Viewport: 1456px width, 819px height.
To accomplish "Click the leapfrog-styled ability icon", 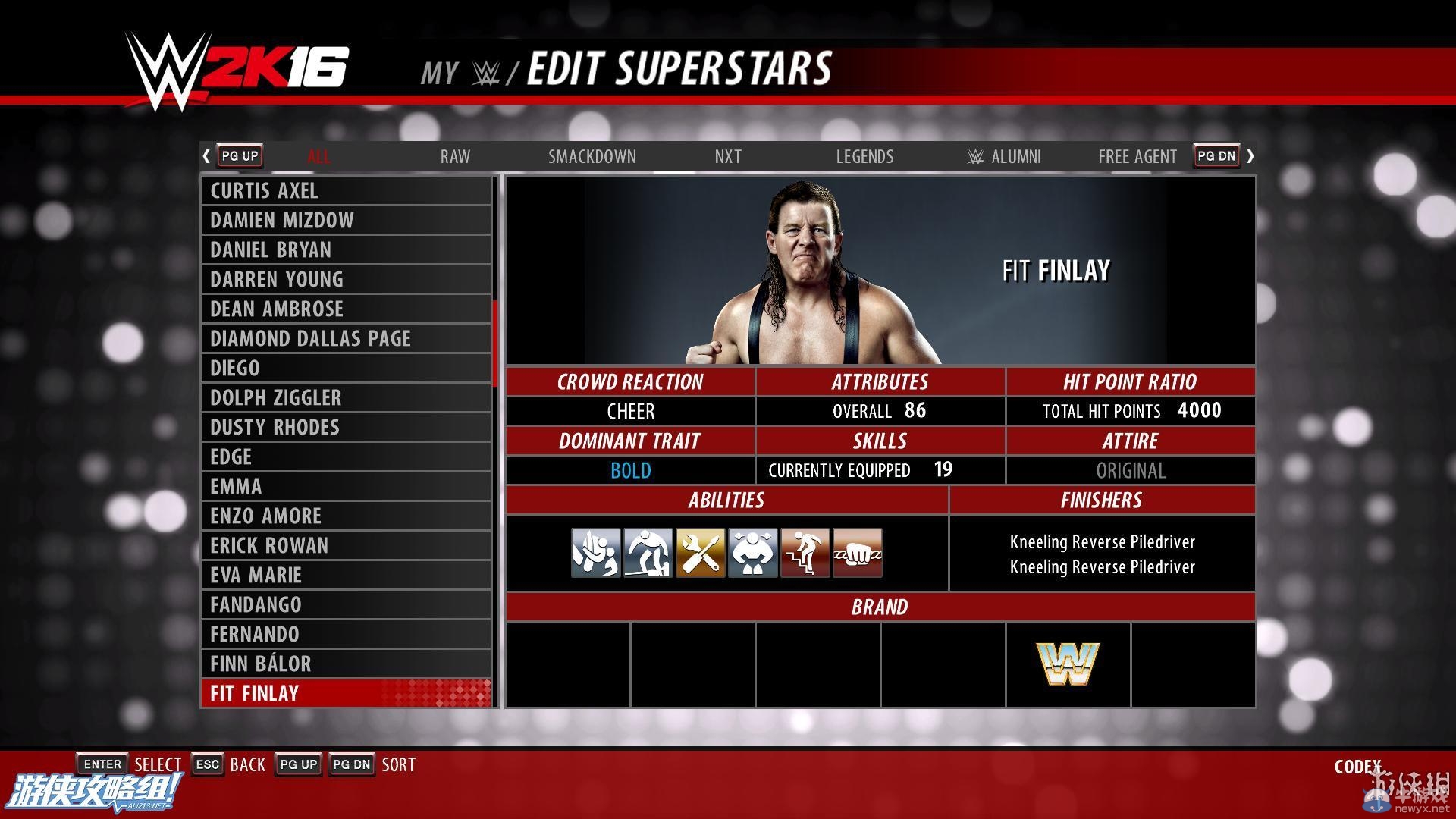I will pos(648,553).
